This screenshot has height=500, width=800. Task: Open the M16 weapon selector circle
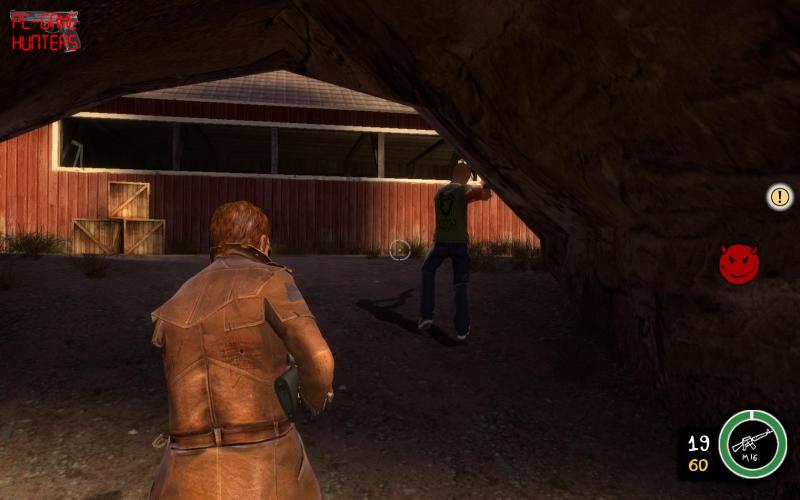click(753, 443)
